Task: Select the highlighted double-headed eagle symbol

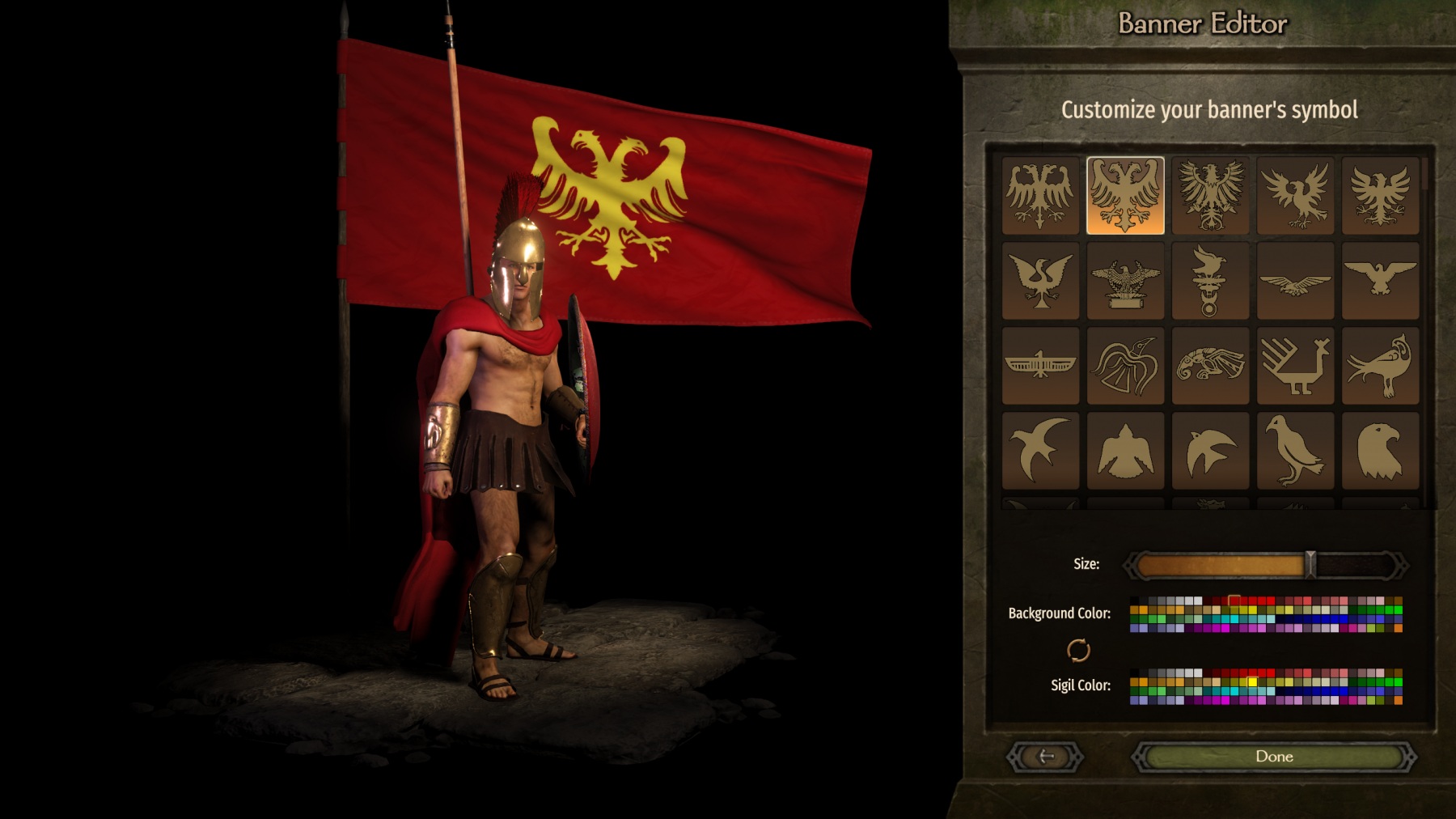Action: click(x=1125, y=196)
